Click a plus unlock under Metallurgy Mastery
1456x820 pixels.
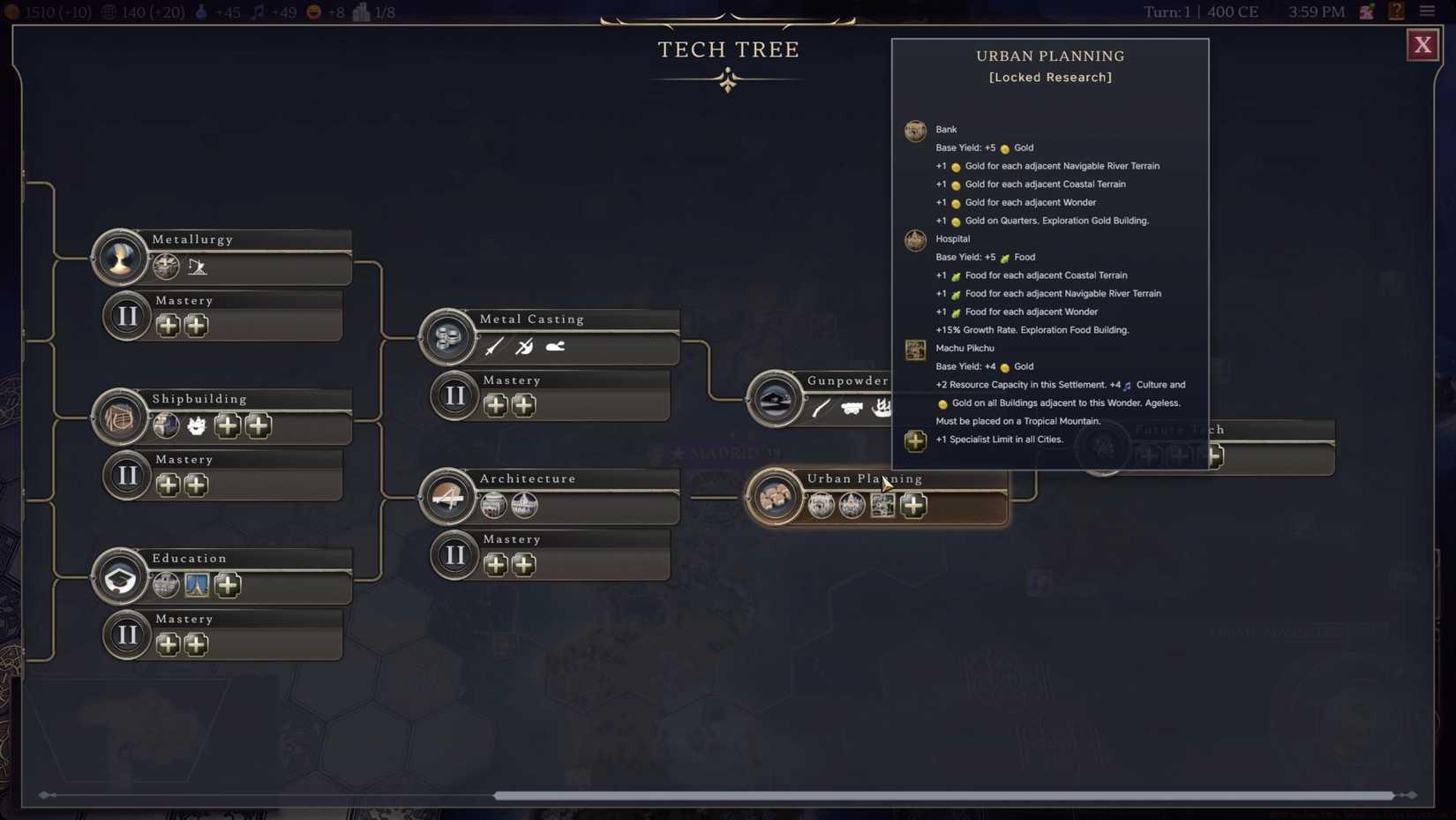168,325
